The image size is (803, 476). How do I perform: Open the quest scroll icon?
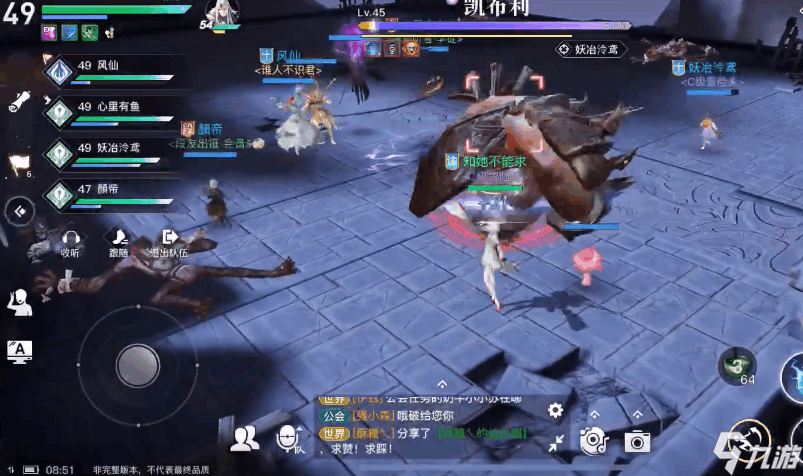[20, 101]
